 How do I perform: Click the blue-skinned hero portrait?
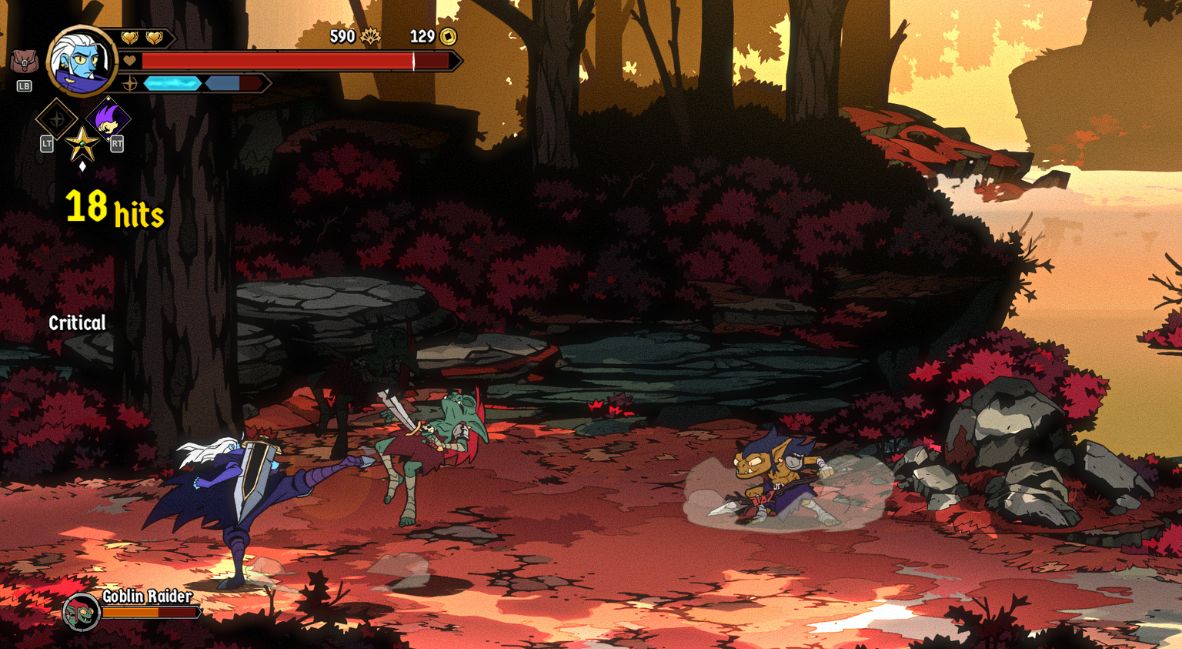[x=82, y=61]
